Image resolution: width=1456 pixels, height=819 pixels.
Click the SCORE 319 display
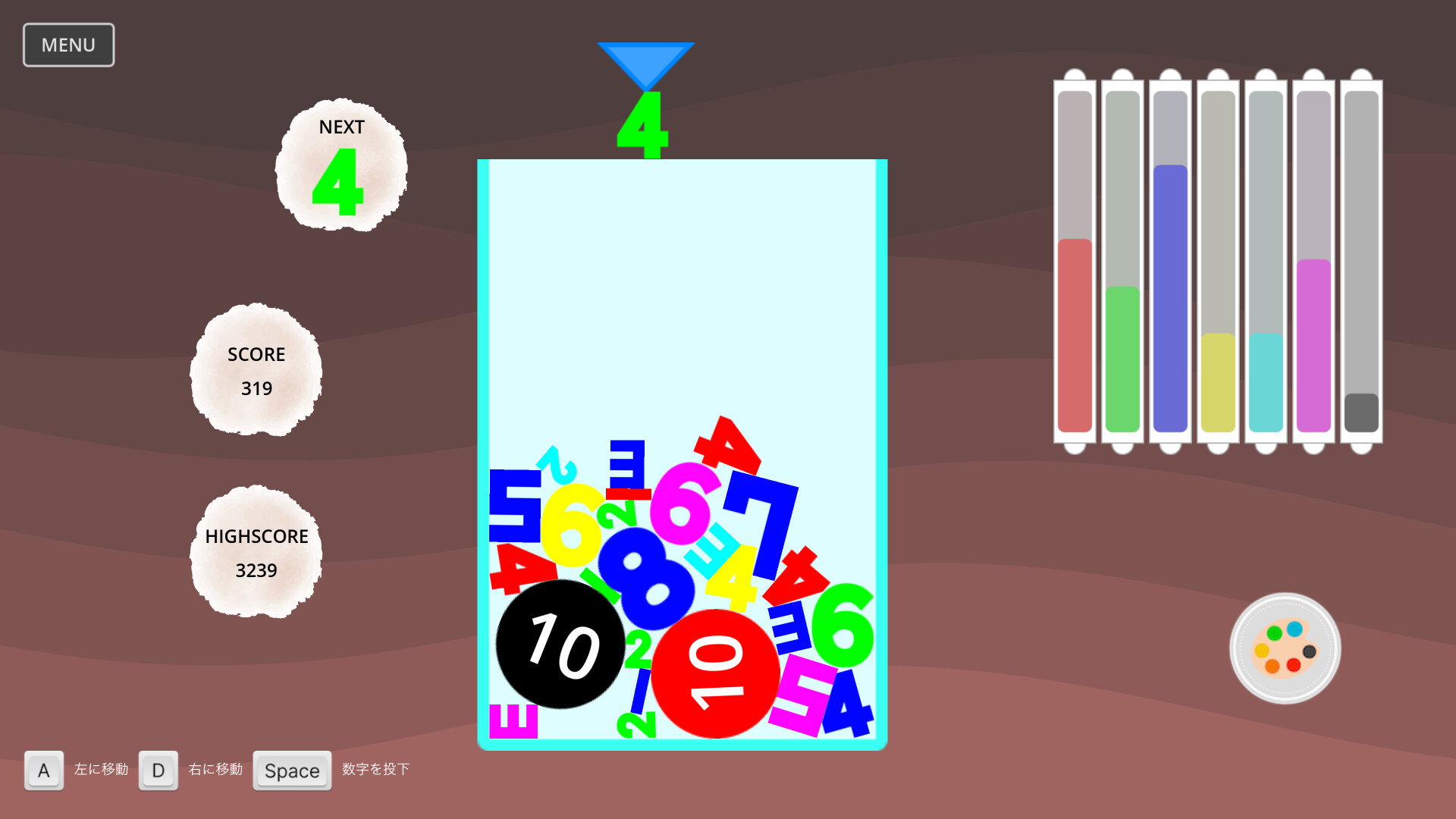click(256, 372)
